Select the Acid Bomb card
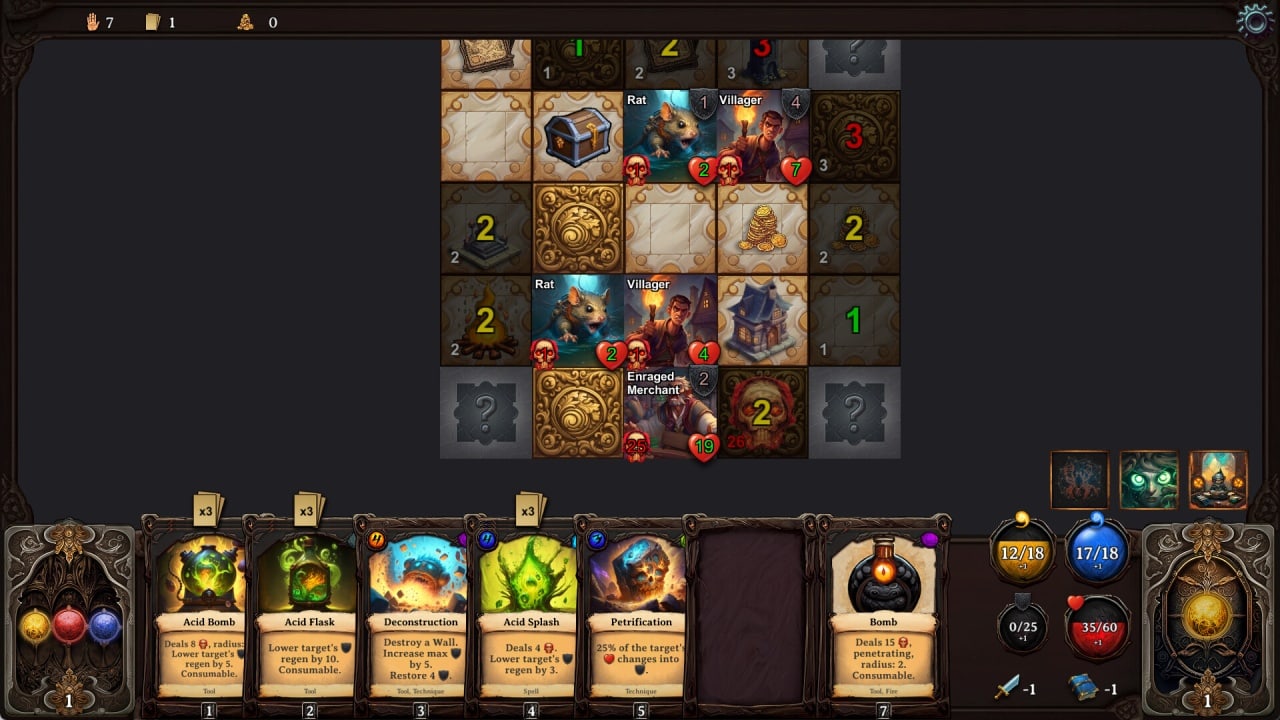 click(208, 610)
